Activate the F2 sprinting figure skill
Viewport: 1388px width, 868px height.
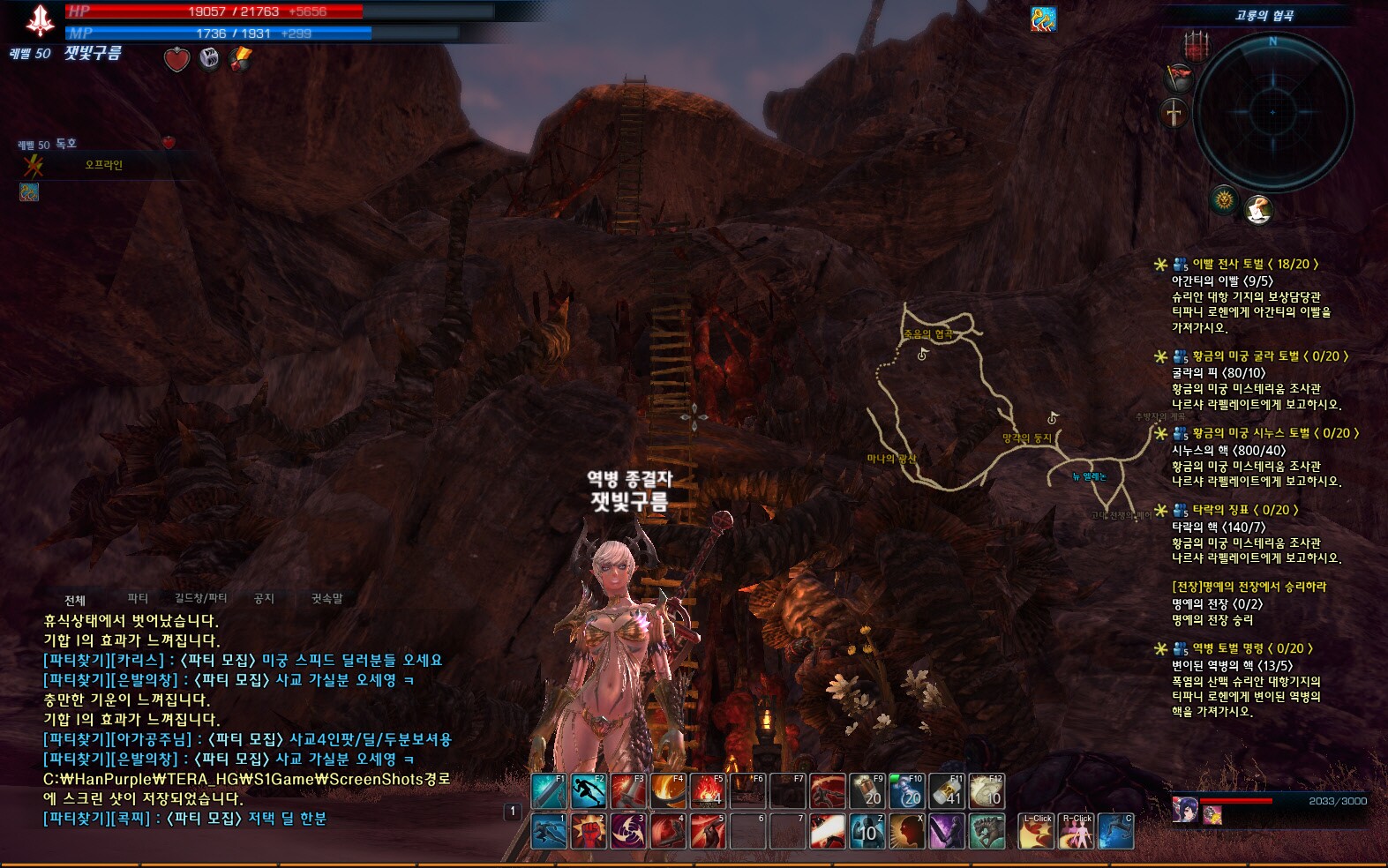pos(588,791)
